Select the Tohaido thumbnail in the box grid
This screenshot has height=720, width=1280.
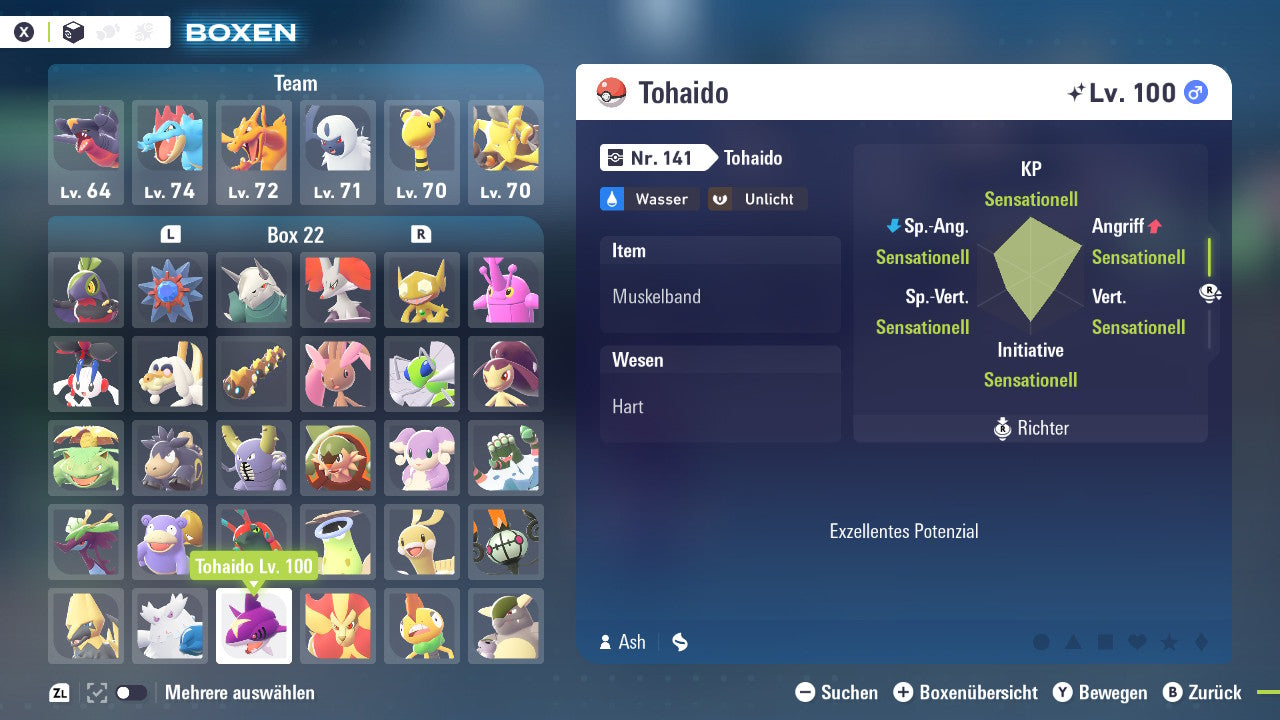click(253, 625)
